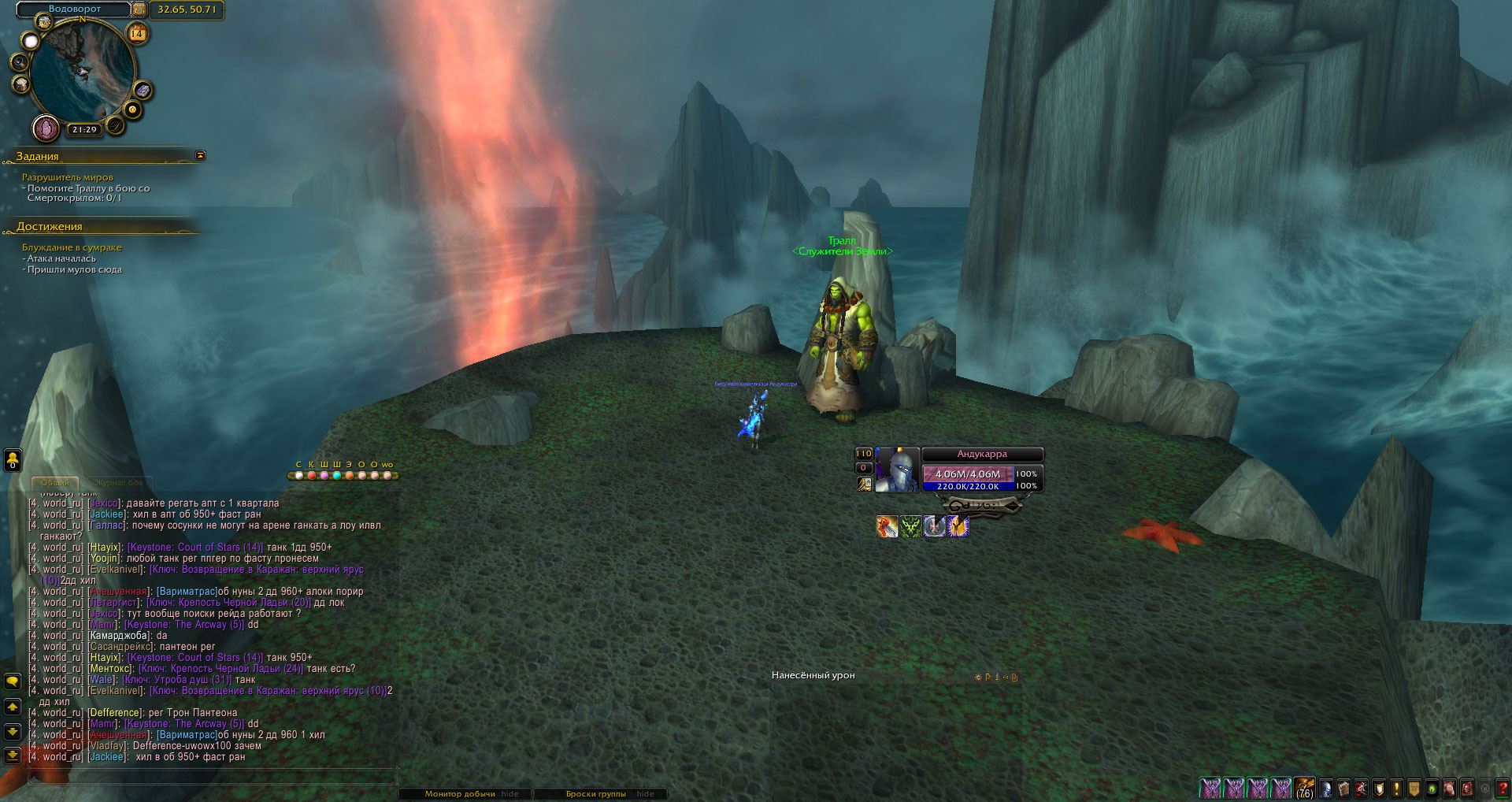Jump chat to the newest message
Screen dimensions: 1512x802
[13, 756]
